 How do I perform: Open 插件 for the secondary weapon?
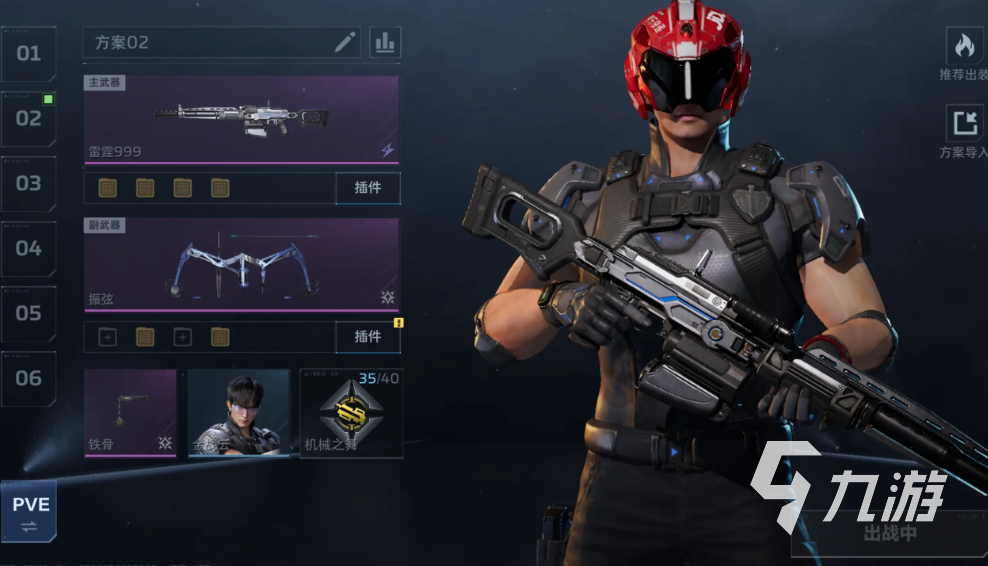(368, 337)
